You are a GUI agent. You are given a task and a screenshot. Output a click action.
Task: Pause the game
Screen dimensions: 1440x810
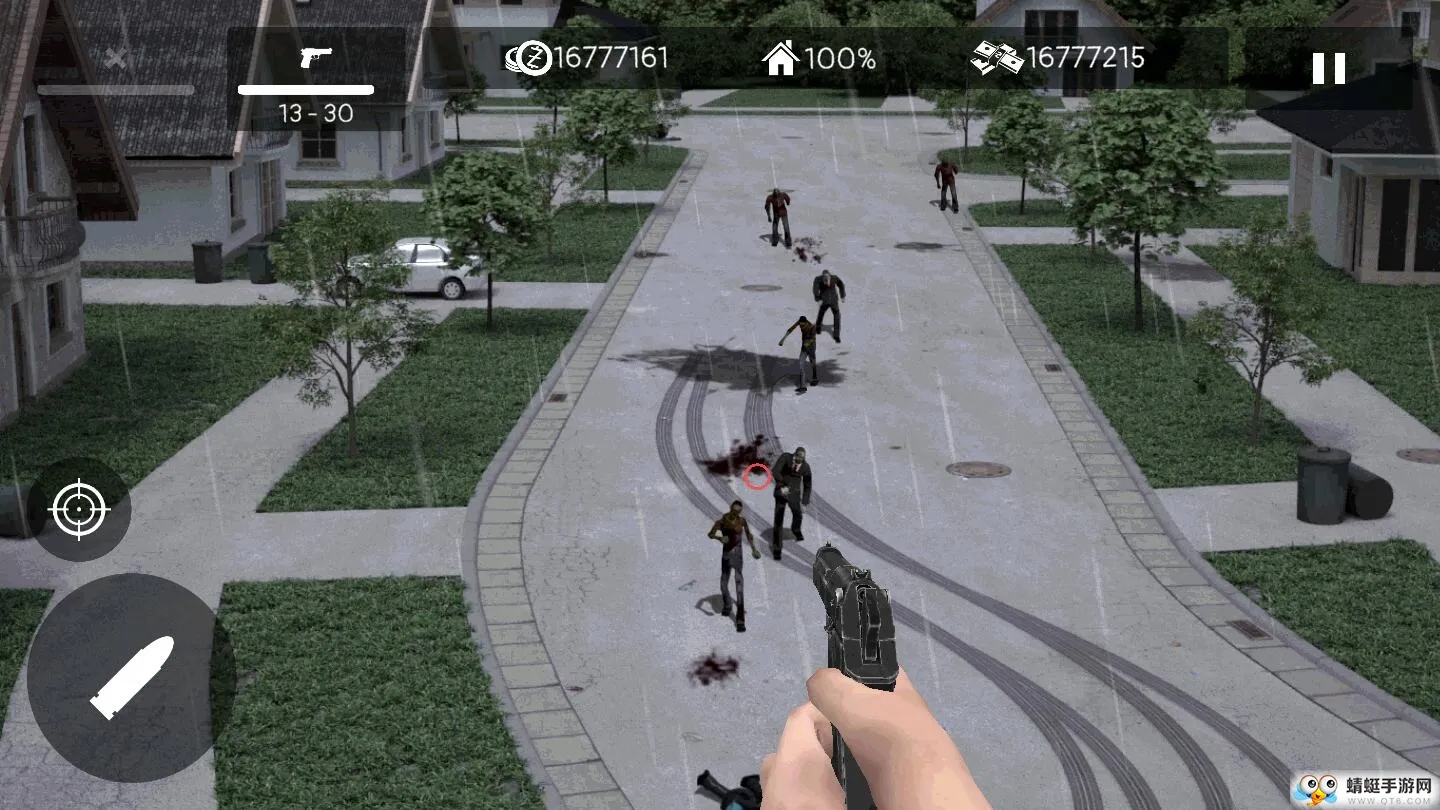(1328, 68)
